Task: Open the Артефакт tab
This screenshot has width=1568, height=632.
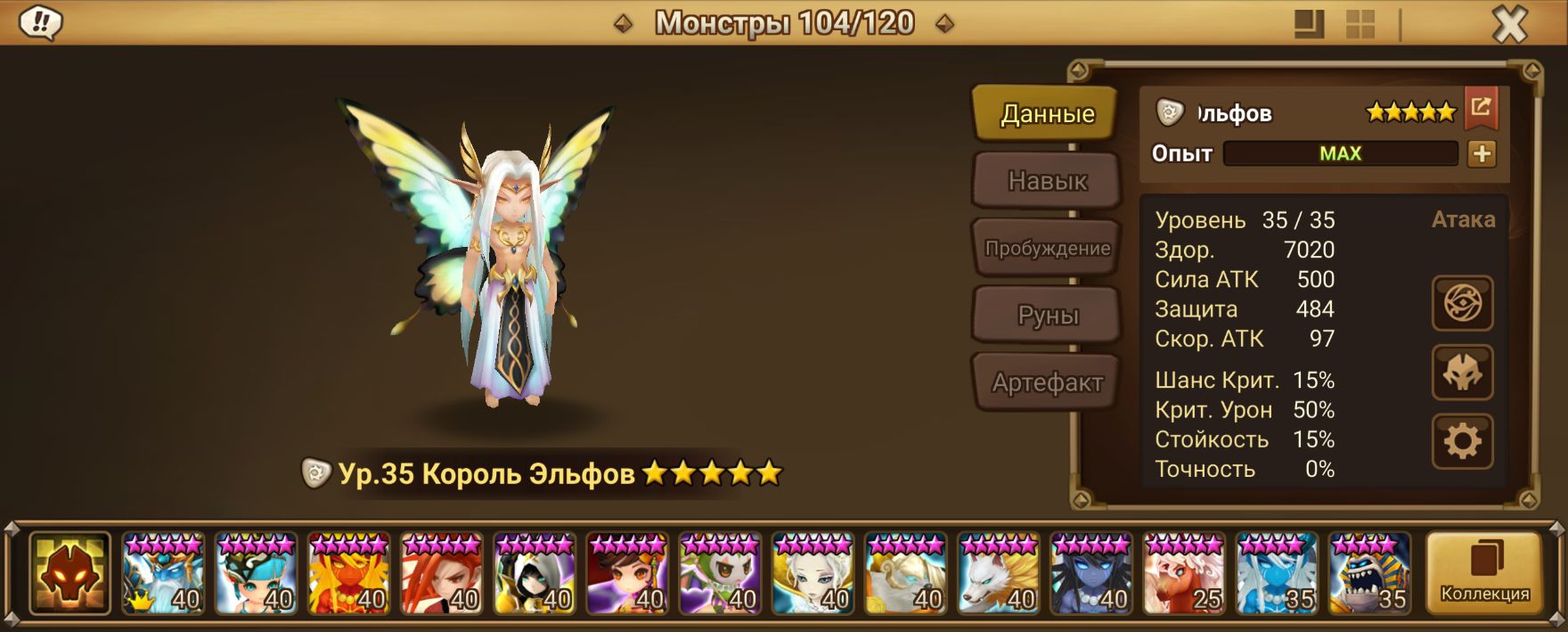Action: point(1046,382)
